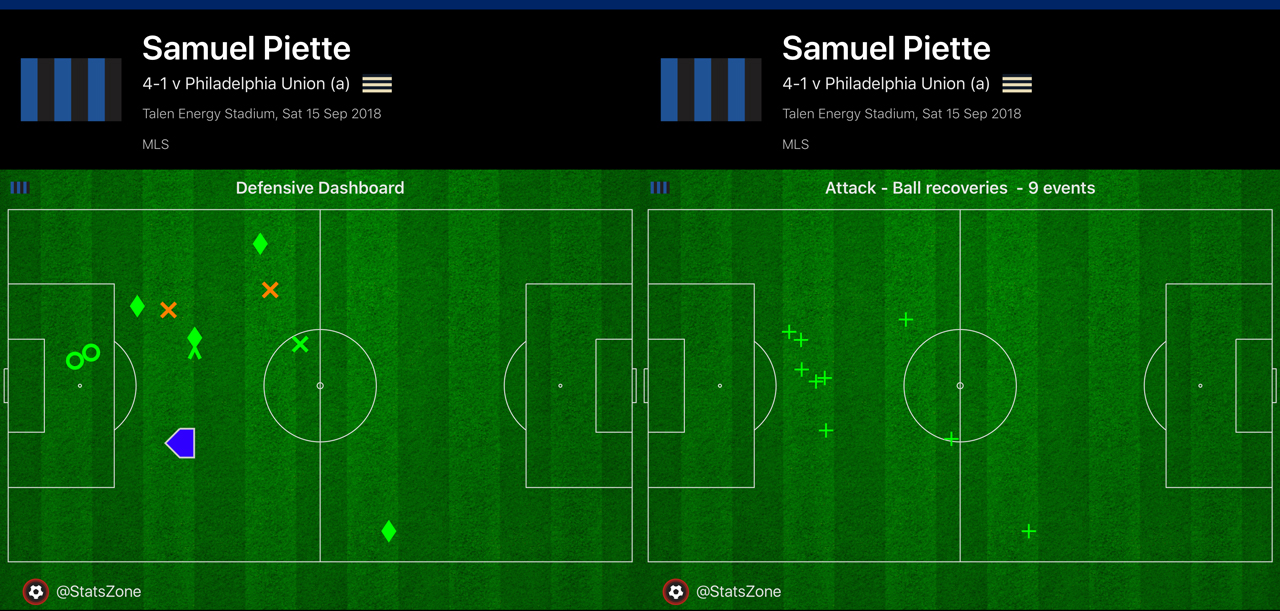This screenshot has height=611, width=1280.
Task: Open the StatsZone logo under the Ball recoveries pitch
Action: click(x=676, y=591)
